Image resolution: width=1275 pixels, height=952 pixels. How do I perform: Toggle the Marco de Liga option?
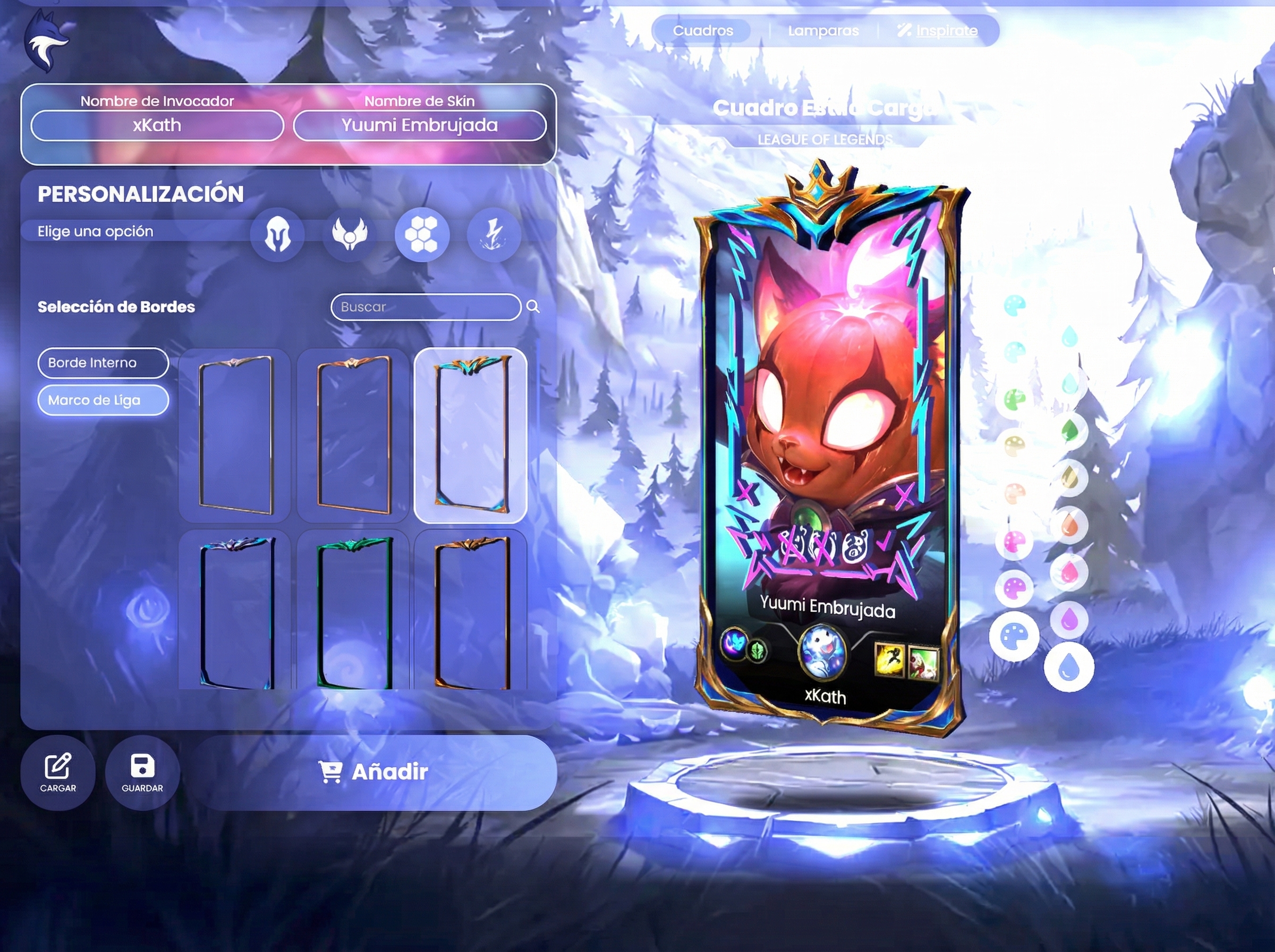tap(103, 400)
